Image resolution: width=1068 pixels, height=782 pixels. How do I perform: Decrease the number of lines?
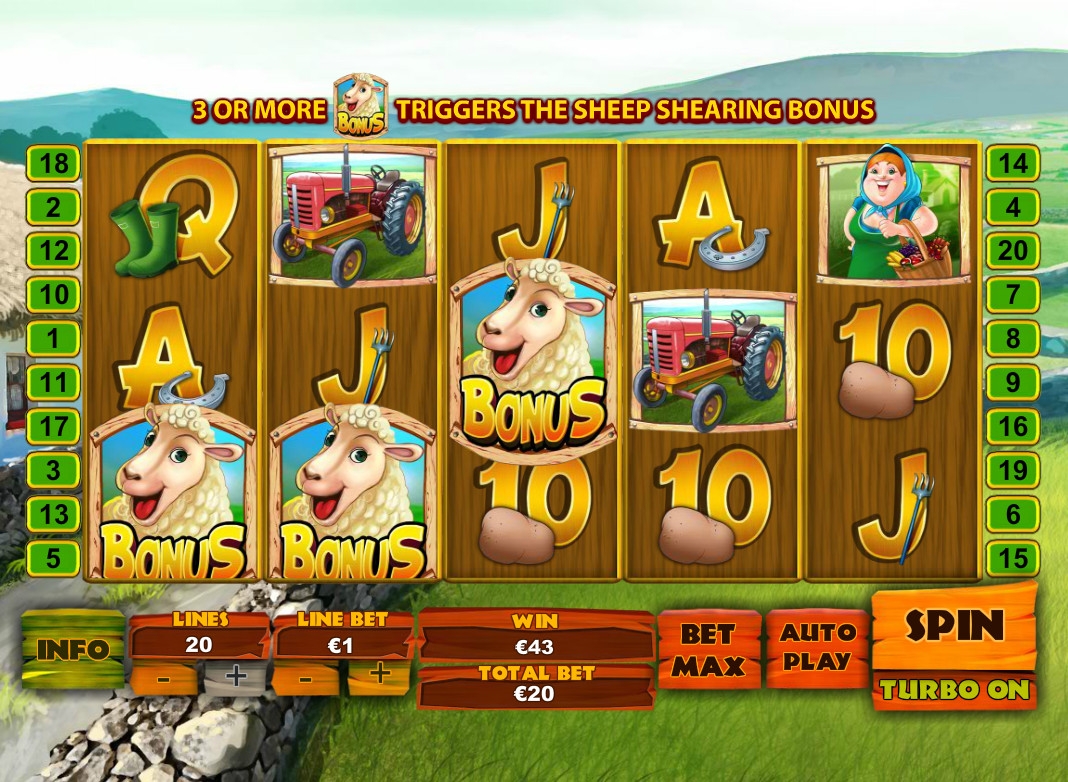(163, 676)
